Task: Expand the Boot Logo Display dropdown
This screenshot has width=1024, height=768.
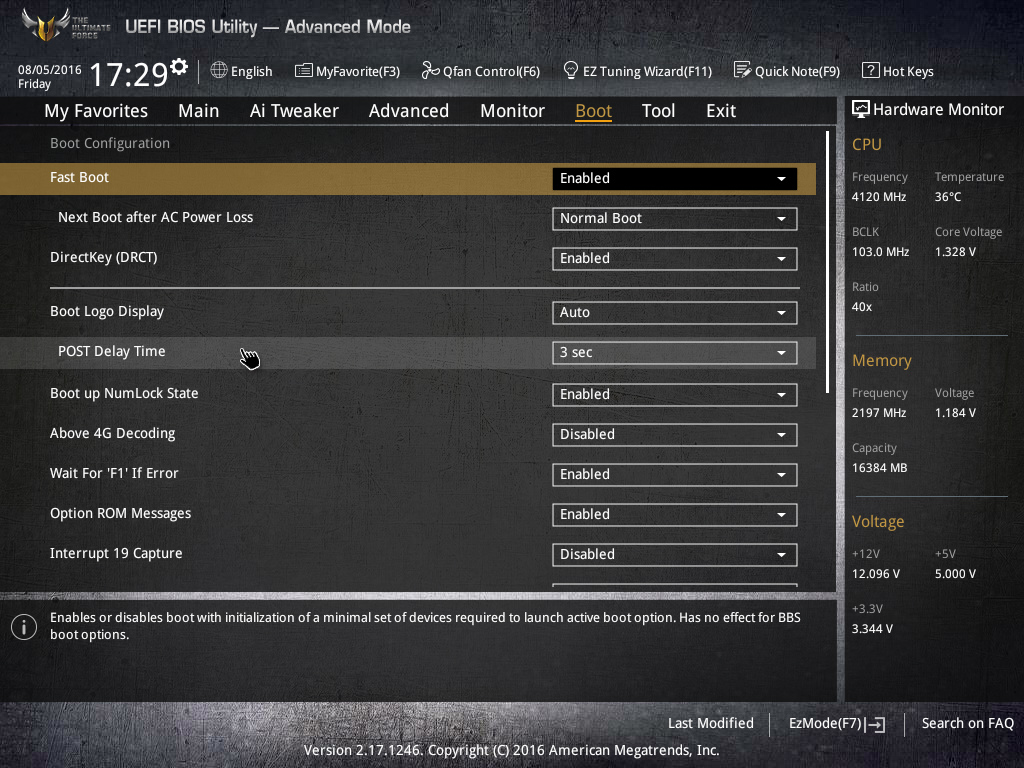Action: tap(674, 312)
